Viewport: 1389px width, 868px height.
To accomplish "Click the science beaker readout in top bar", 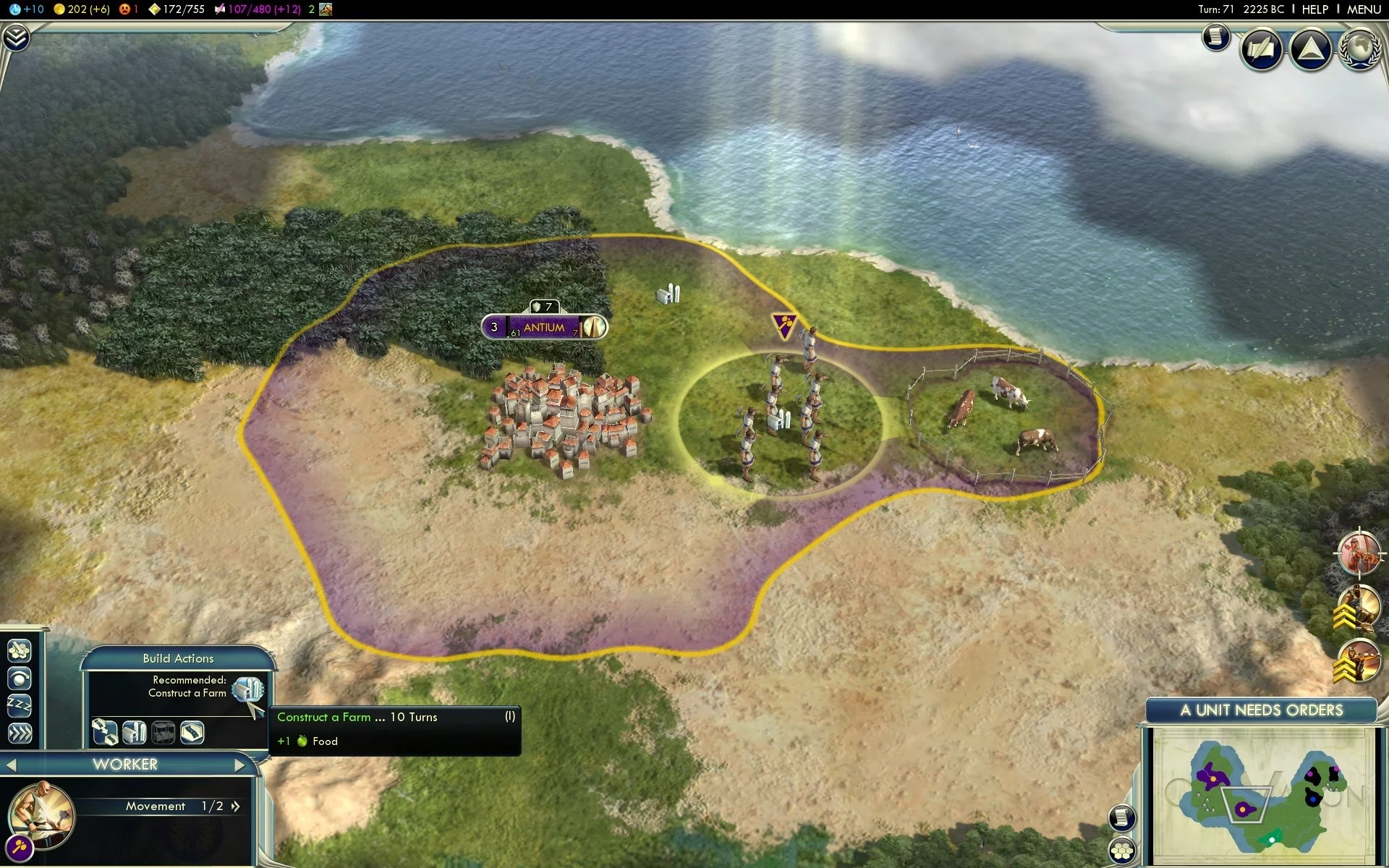I will pyautogui.click(x=27, y=9).
